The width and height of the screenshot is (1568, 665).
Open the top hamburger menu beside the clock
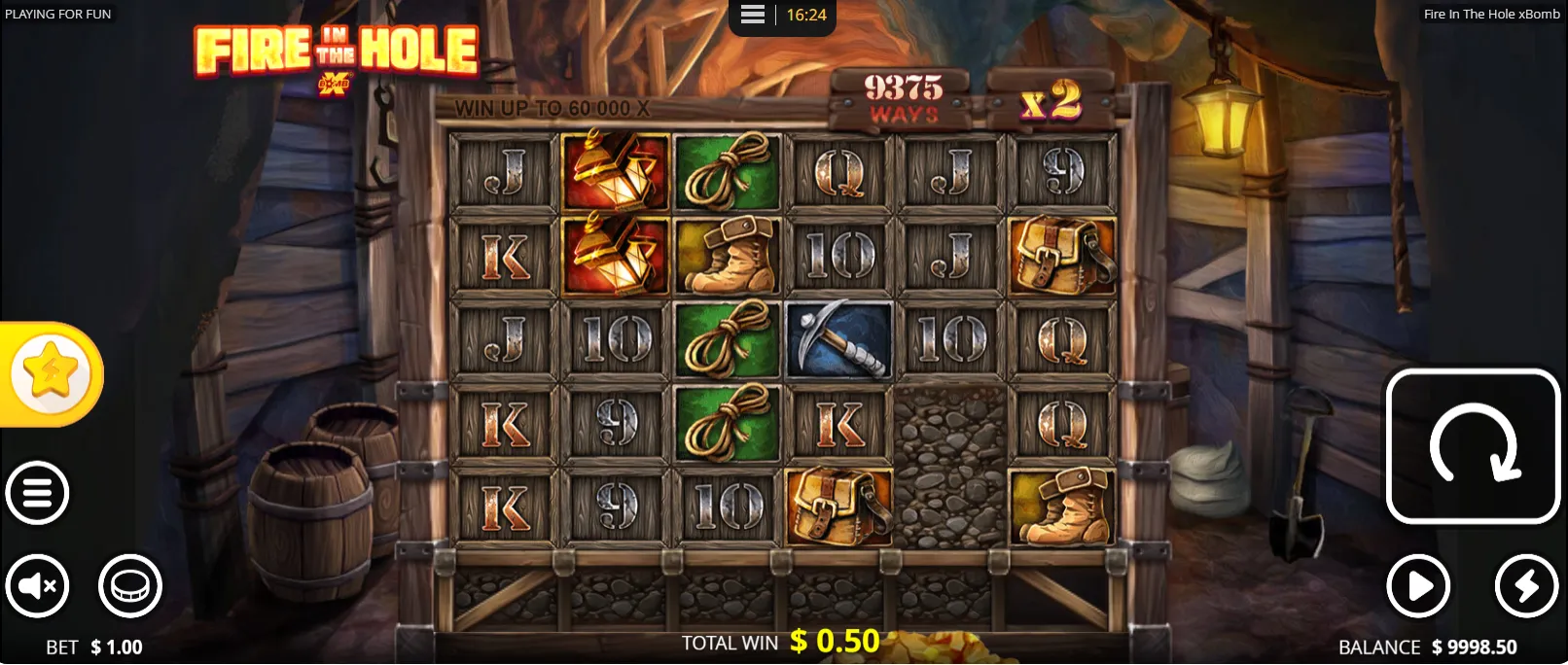click(753, 15)
